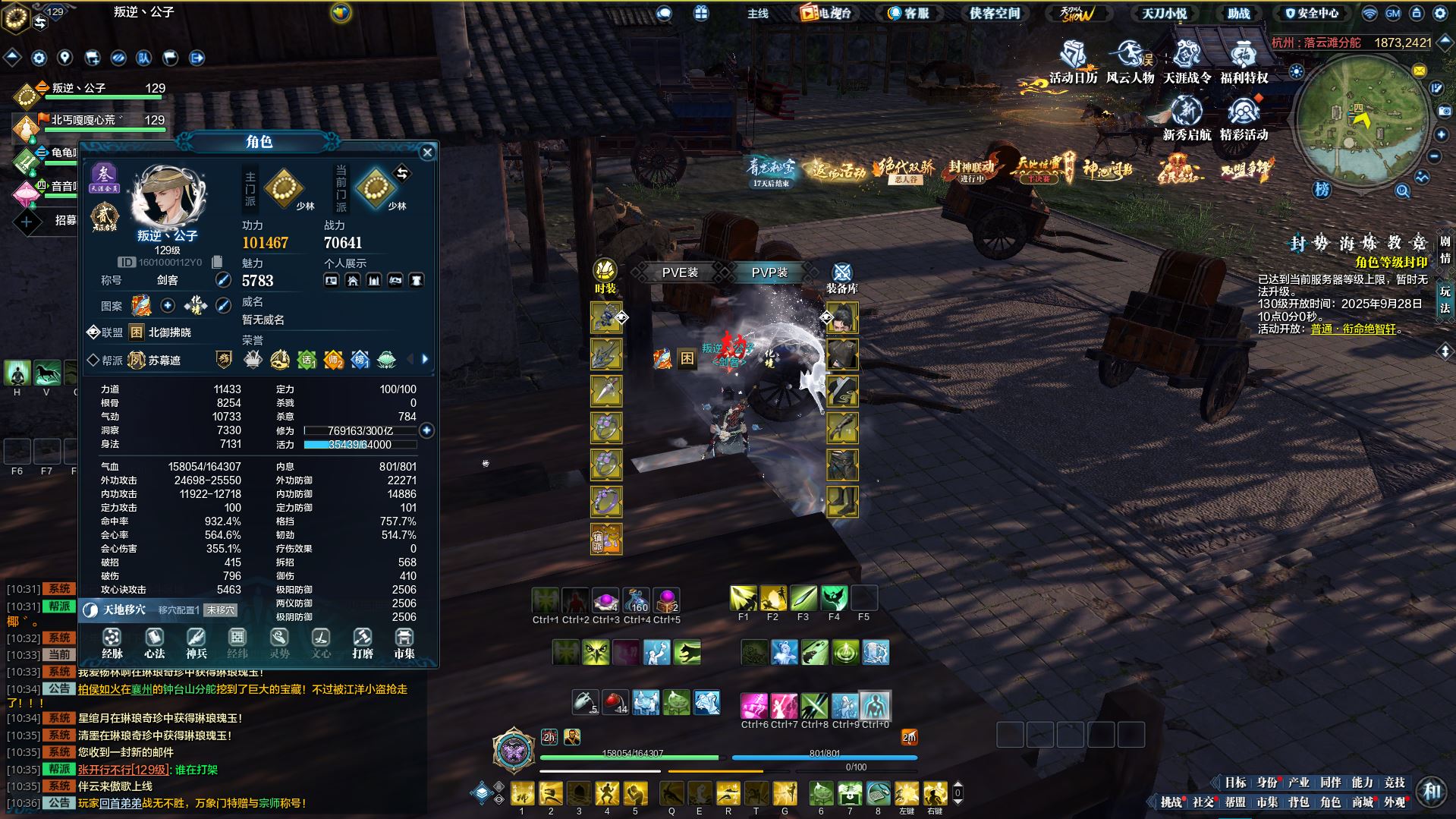This screenshot has width=1456, height=819.
Task: Open the 福利特权 benefits menu
Action: [1244, 62]
